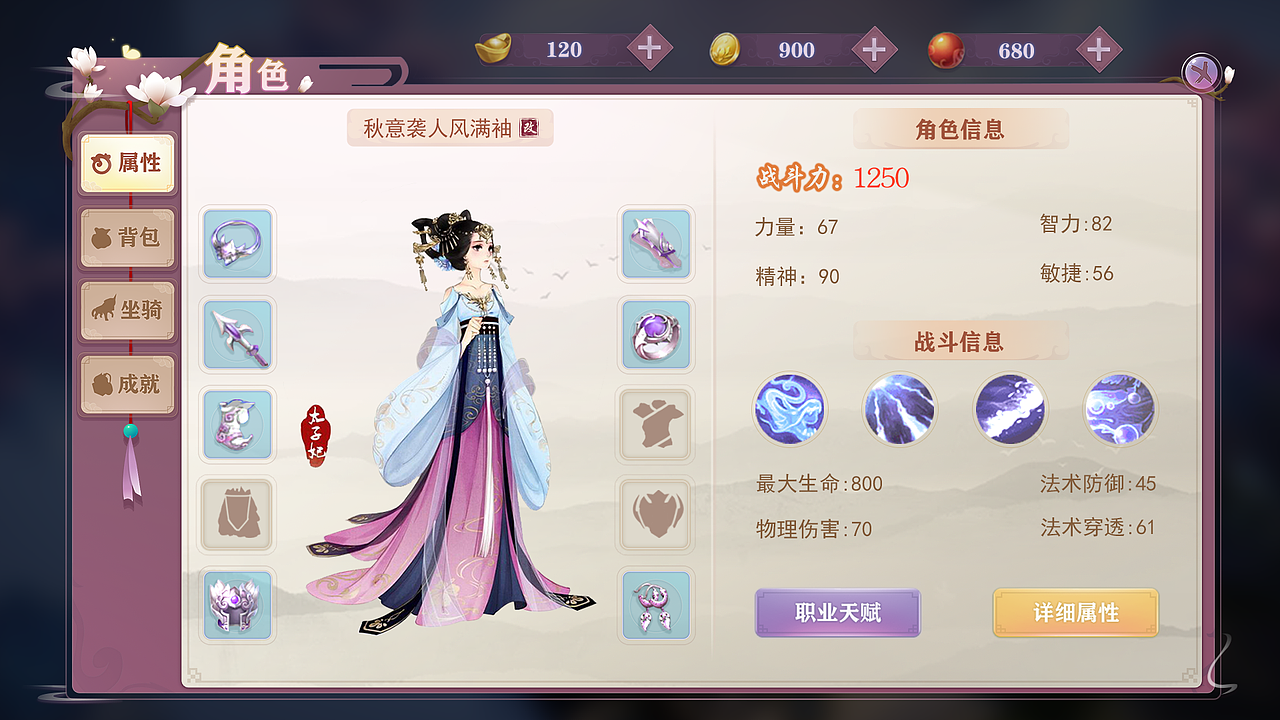Click the shoes equipment slot icon

pyautogui.click(x=655, y=245)
